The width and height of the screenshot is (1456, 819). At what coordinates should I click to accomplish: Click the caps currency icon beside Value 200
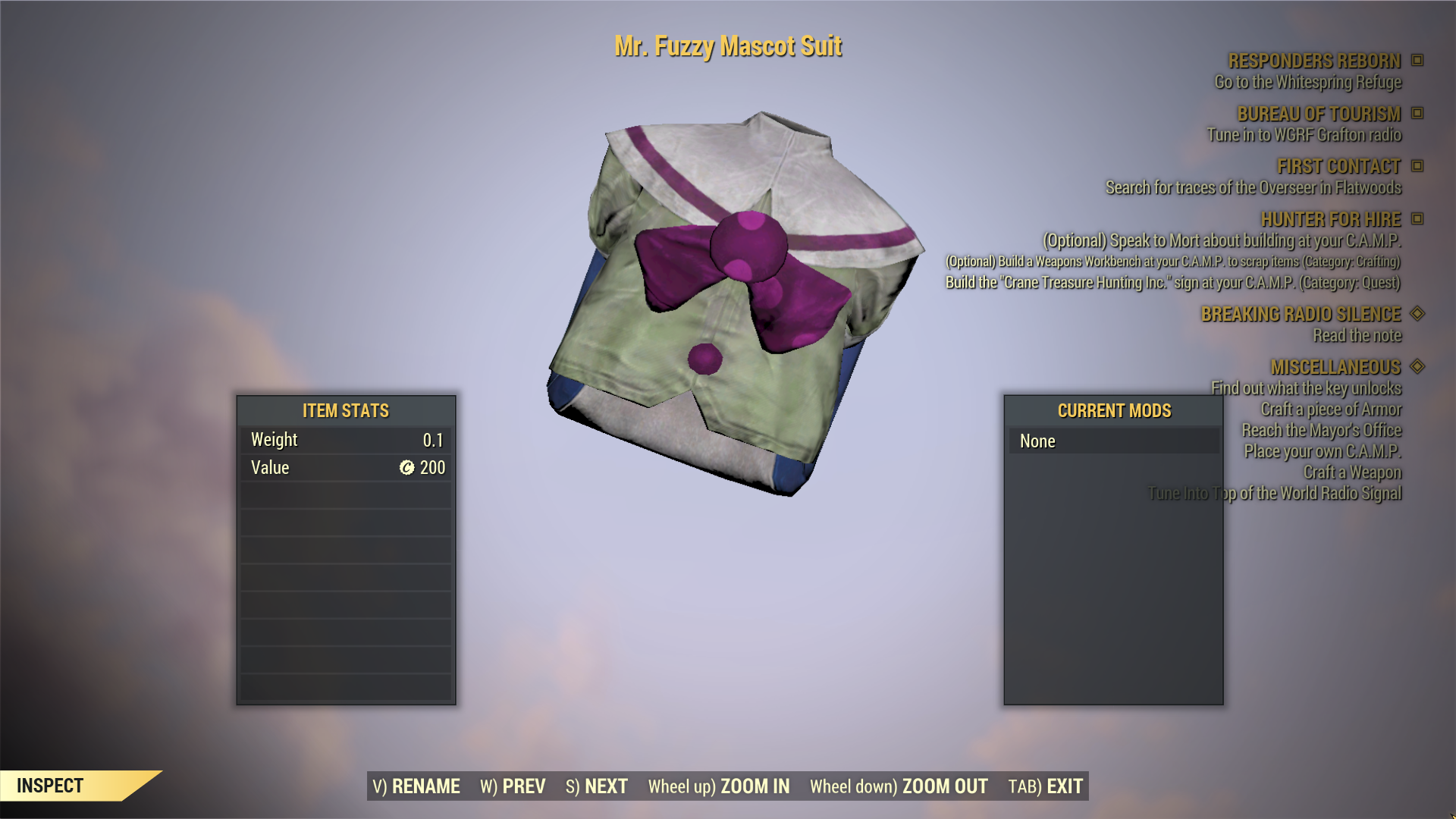click(x=407, y=468)
